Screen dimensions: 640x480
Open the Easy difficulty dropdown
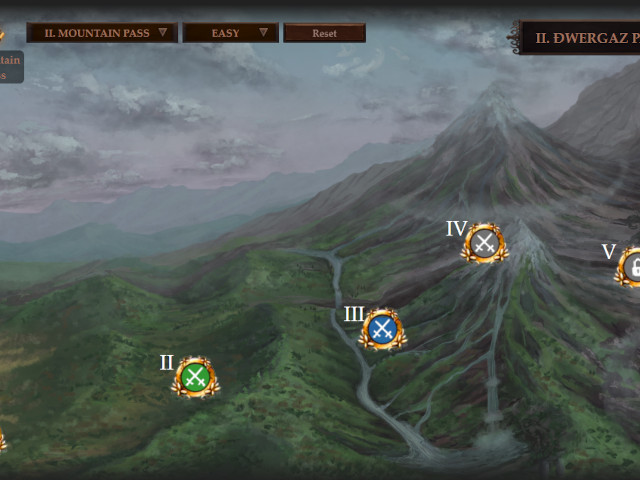[231, 33]
